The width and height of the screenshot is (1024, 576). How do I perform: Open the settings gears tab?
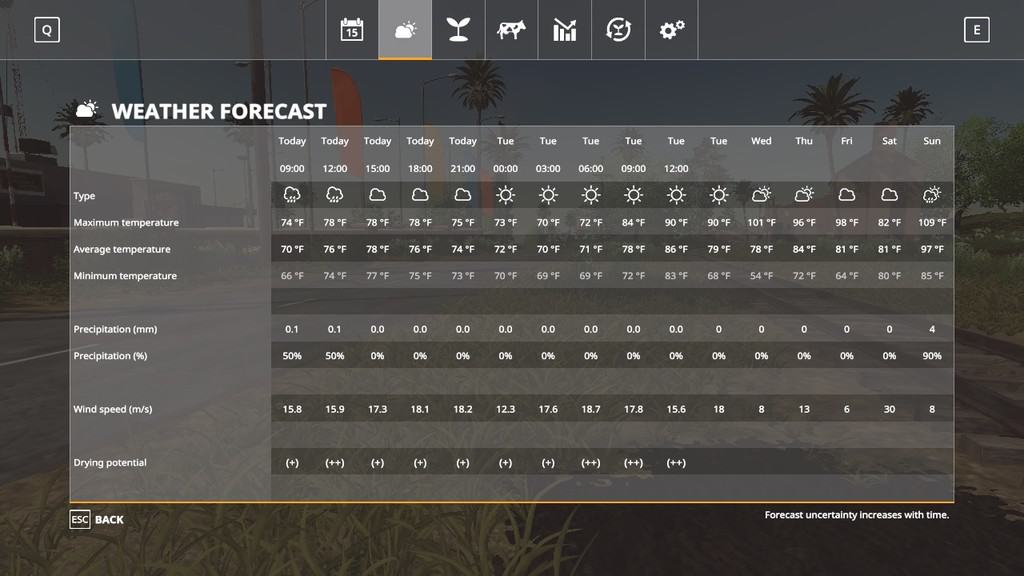tap(671, 30)
